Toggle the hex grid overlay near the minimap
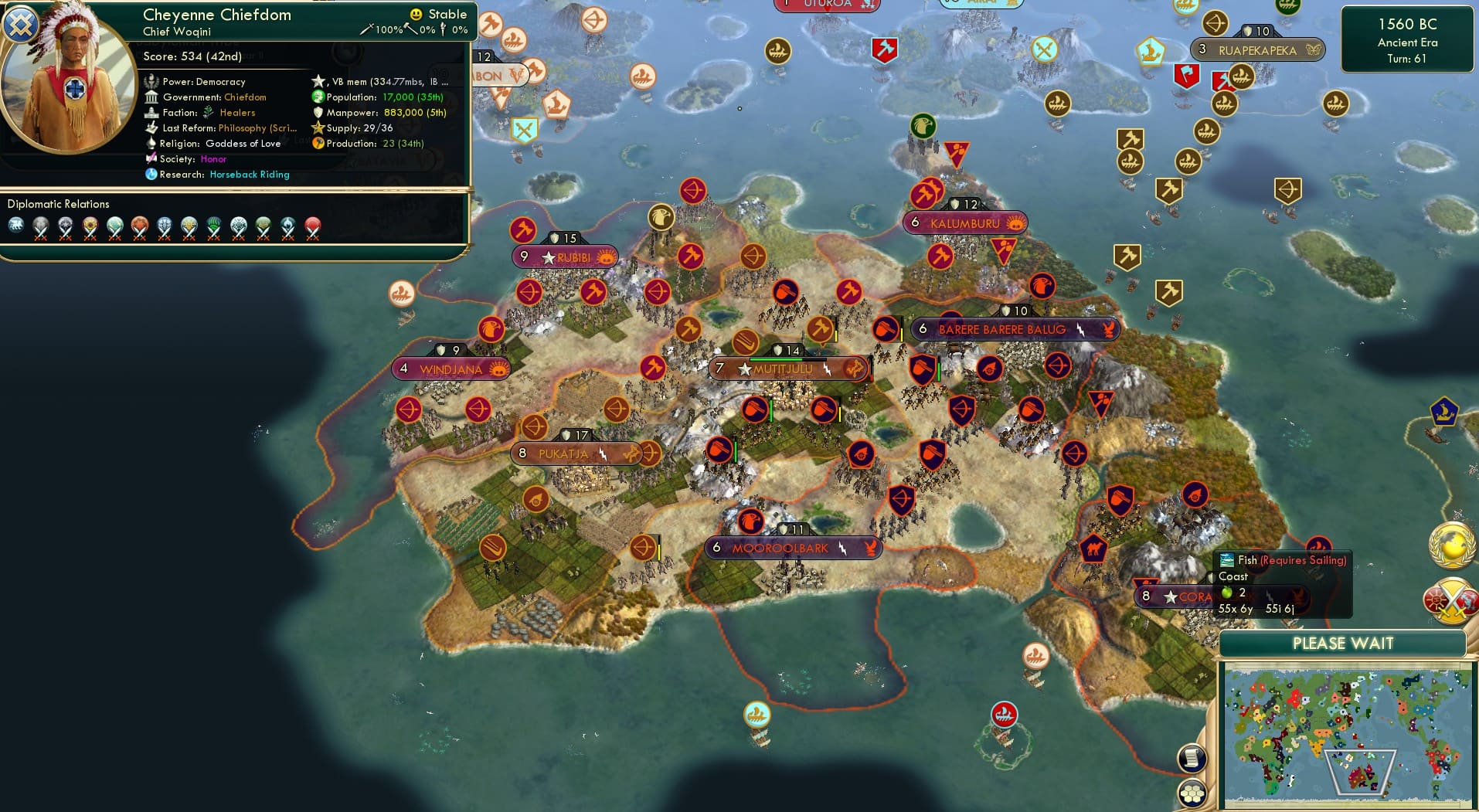The width and height of the screenshot is (1479, 812). (1191, 793)
